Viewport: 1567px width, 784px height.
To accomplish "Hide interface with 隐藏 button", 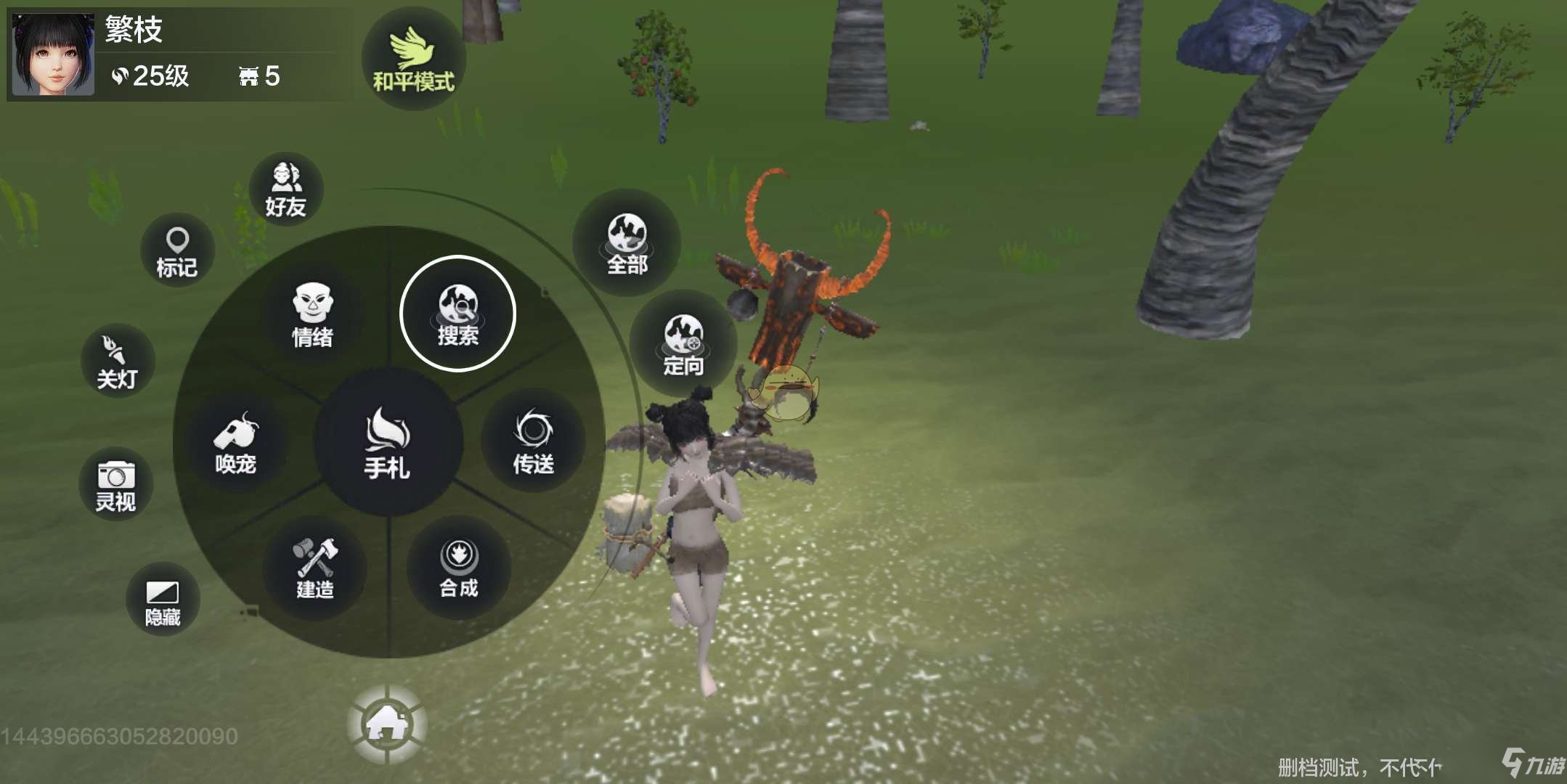I will click(x=163, y=601).
